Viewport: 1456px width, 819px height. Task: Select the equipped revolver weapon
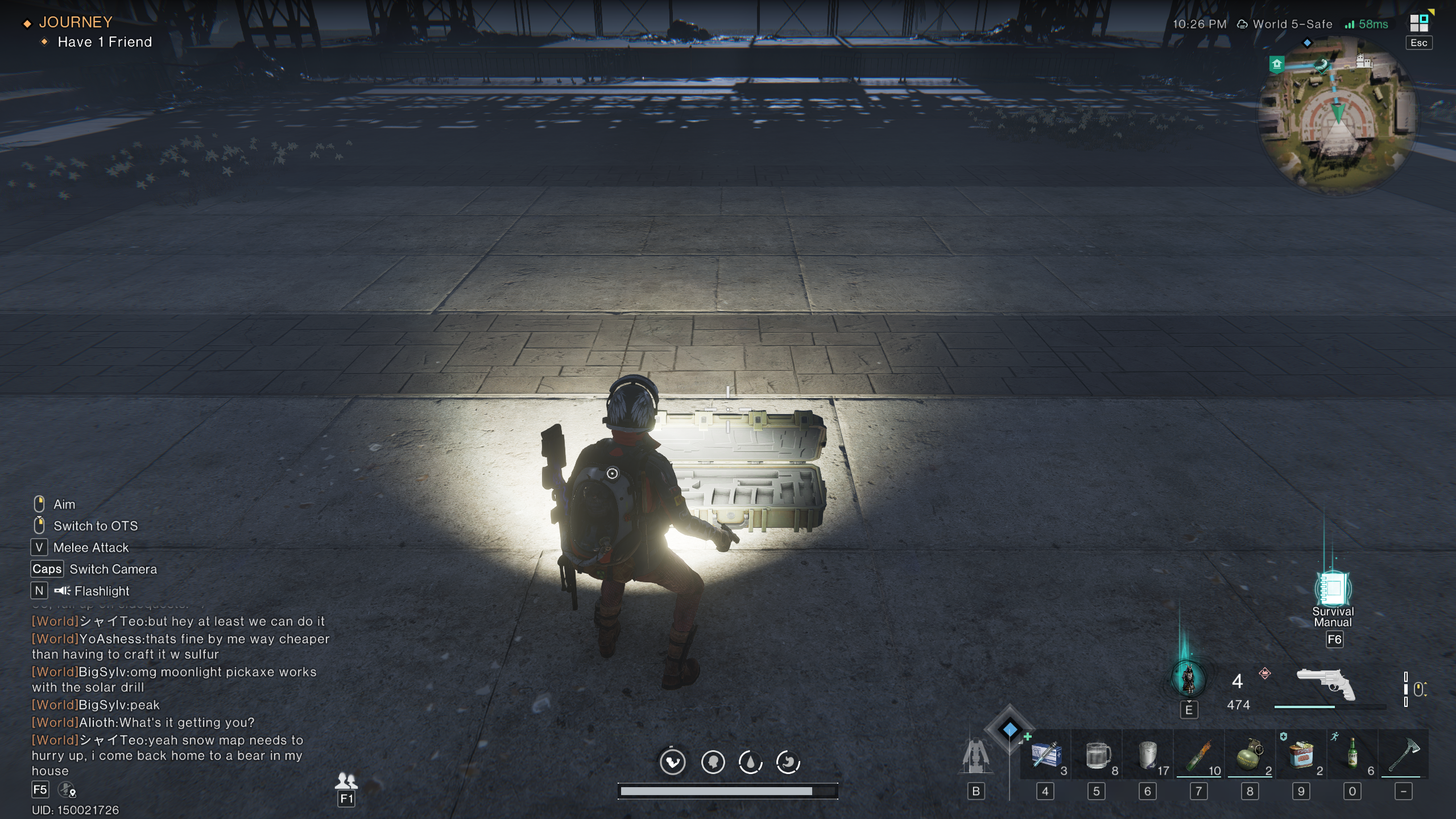pos(1325,684)
